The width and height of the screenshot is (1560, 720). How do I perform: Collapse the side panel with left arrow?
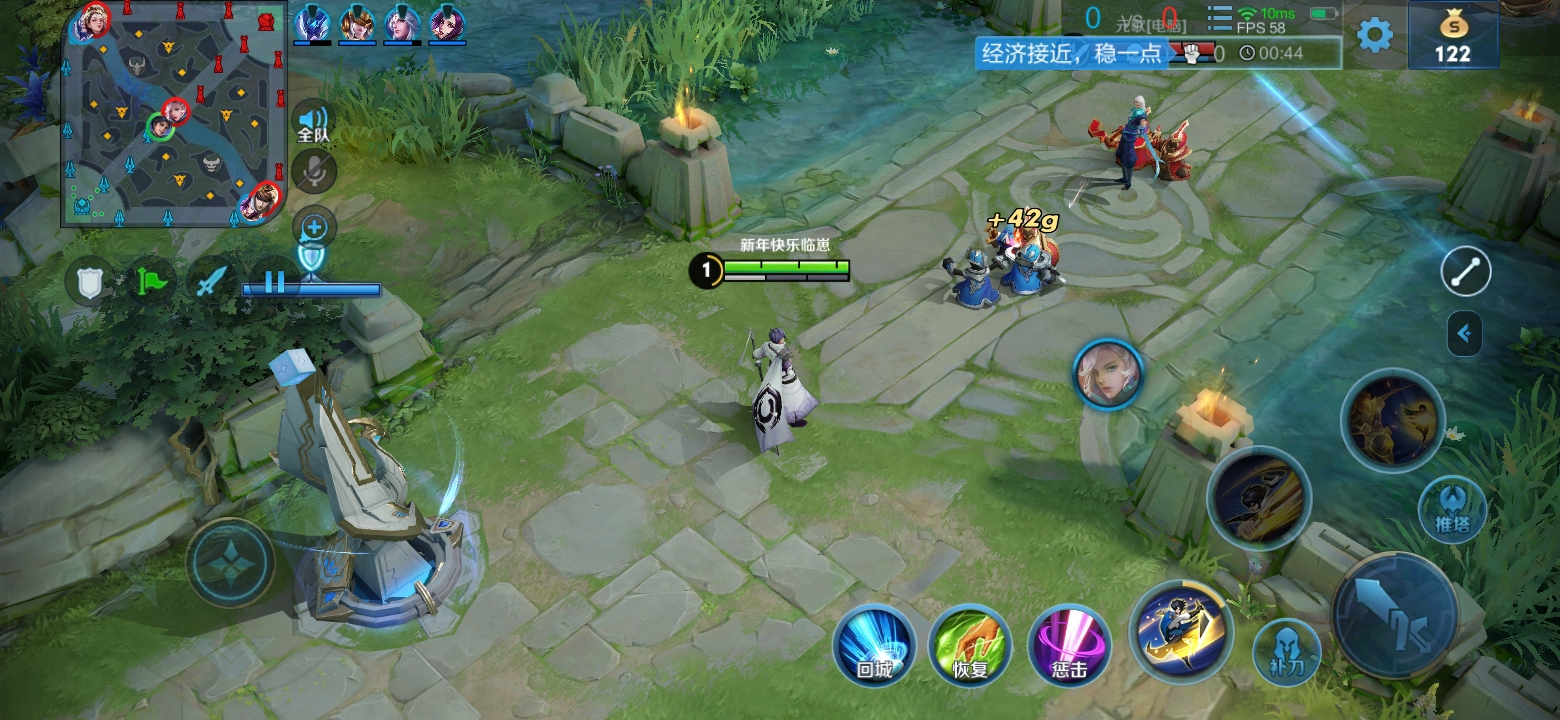click(1465, 333)
